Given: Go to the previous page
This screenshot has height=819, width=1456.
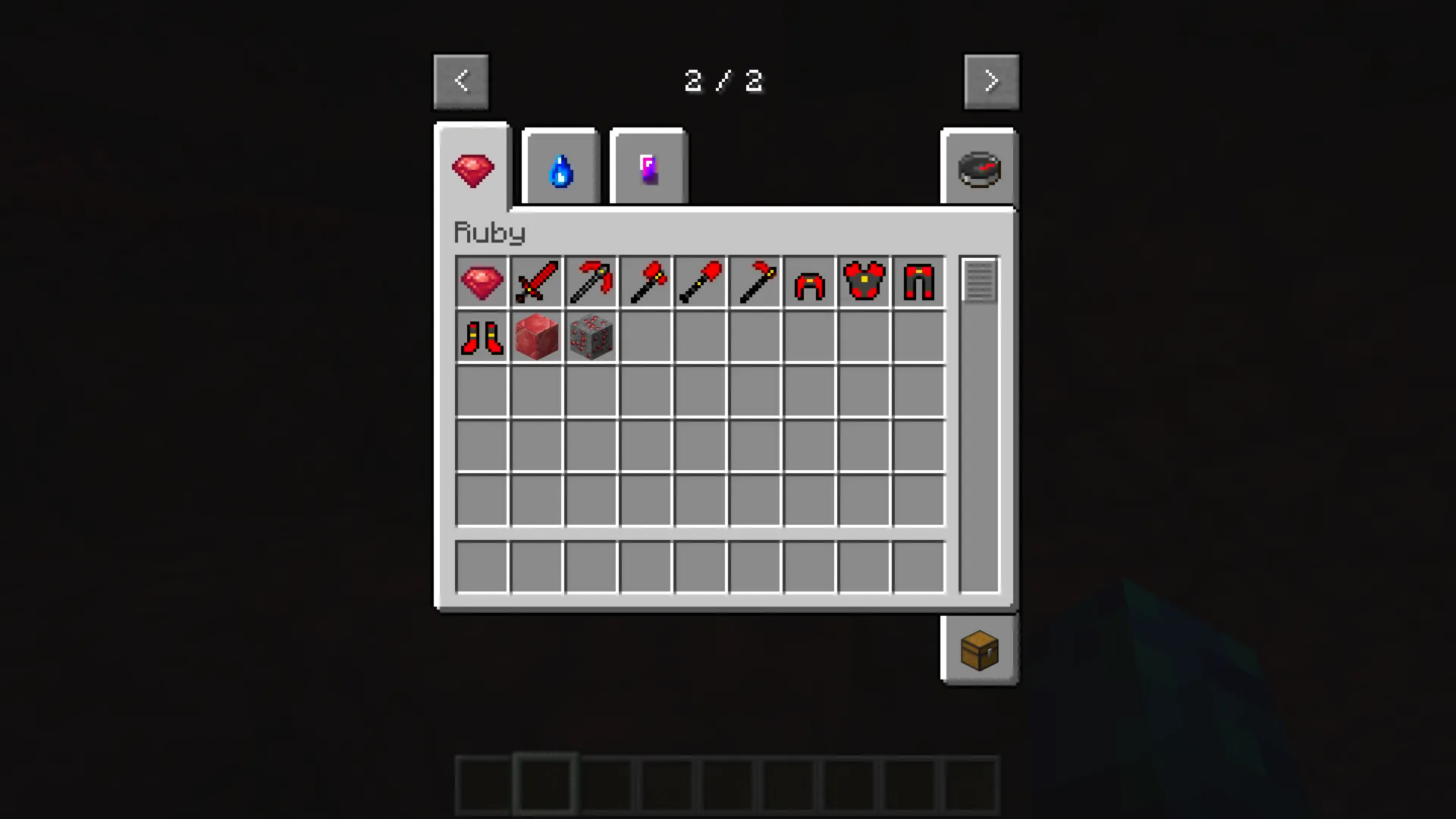Looking at the screenshot, I should click(461, 80).
